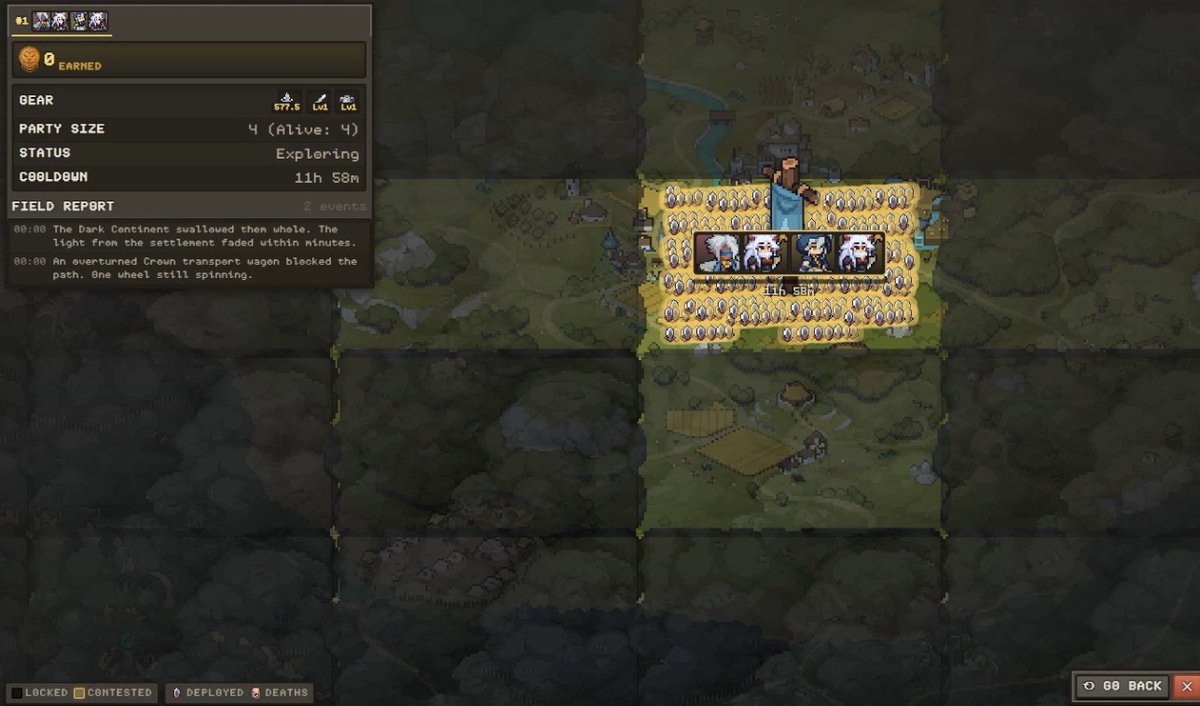Image resolution: width=1200 pixels, height=706 pixels.
Task: Select the contested map tile below the party
Action: 791,440
